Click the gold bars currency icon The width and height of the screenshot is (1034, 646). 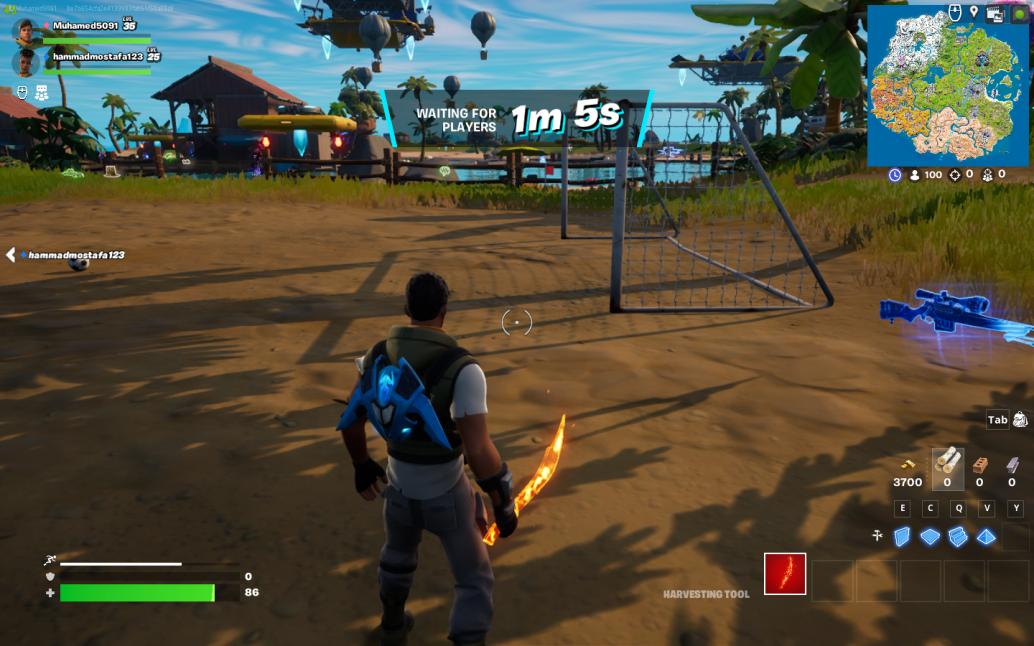[x=907, y=464]
